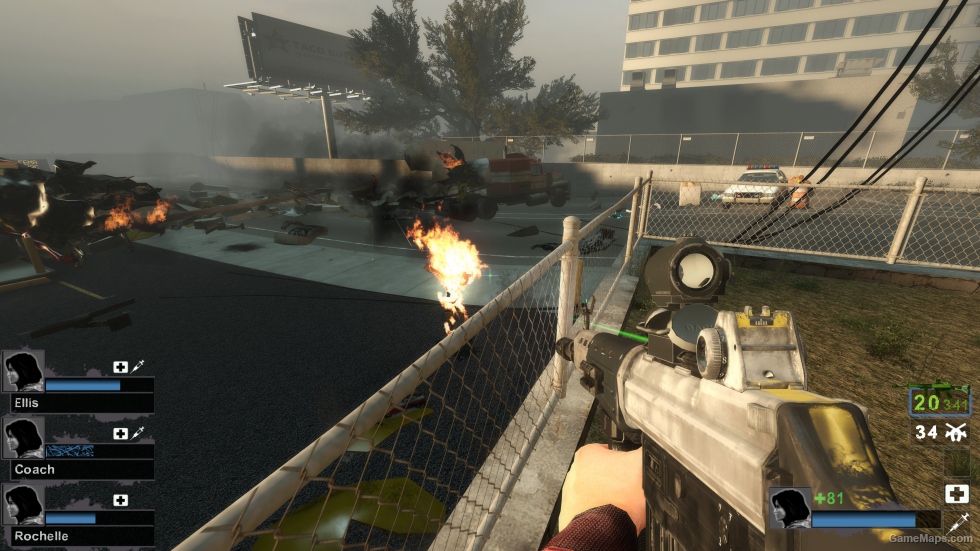Click Rochelle's teammate portrait

tap(23, 505)
